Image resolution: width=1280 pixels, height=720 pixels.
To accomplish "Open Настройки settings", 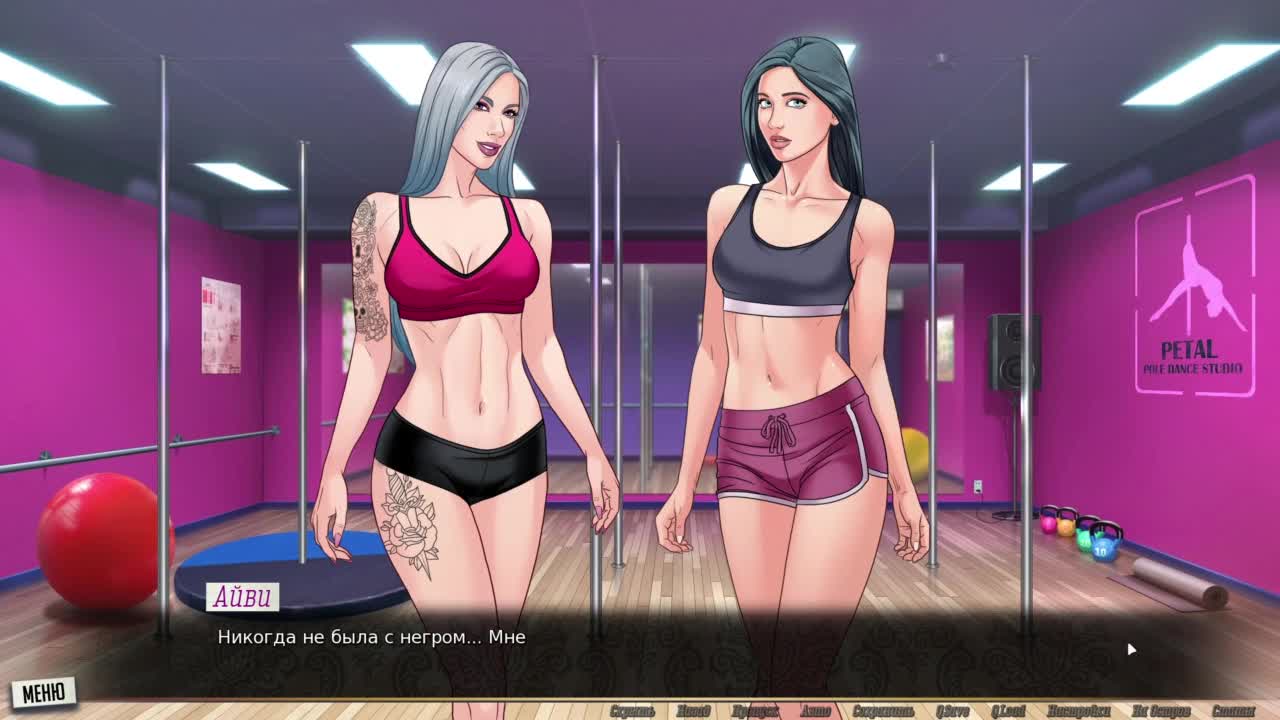I will point(1078,711).
